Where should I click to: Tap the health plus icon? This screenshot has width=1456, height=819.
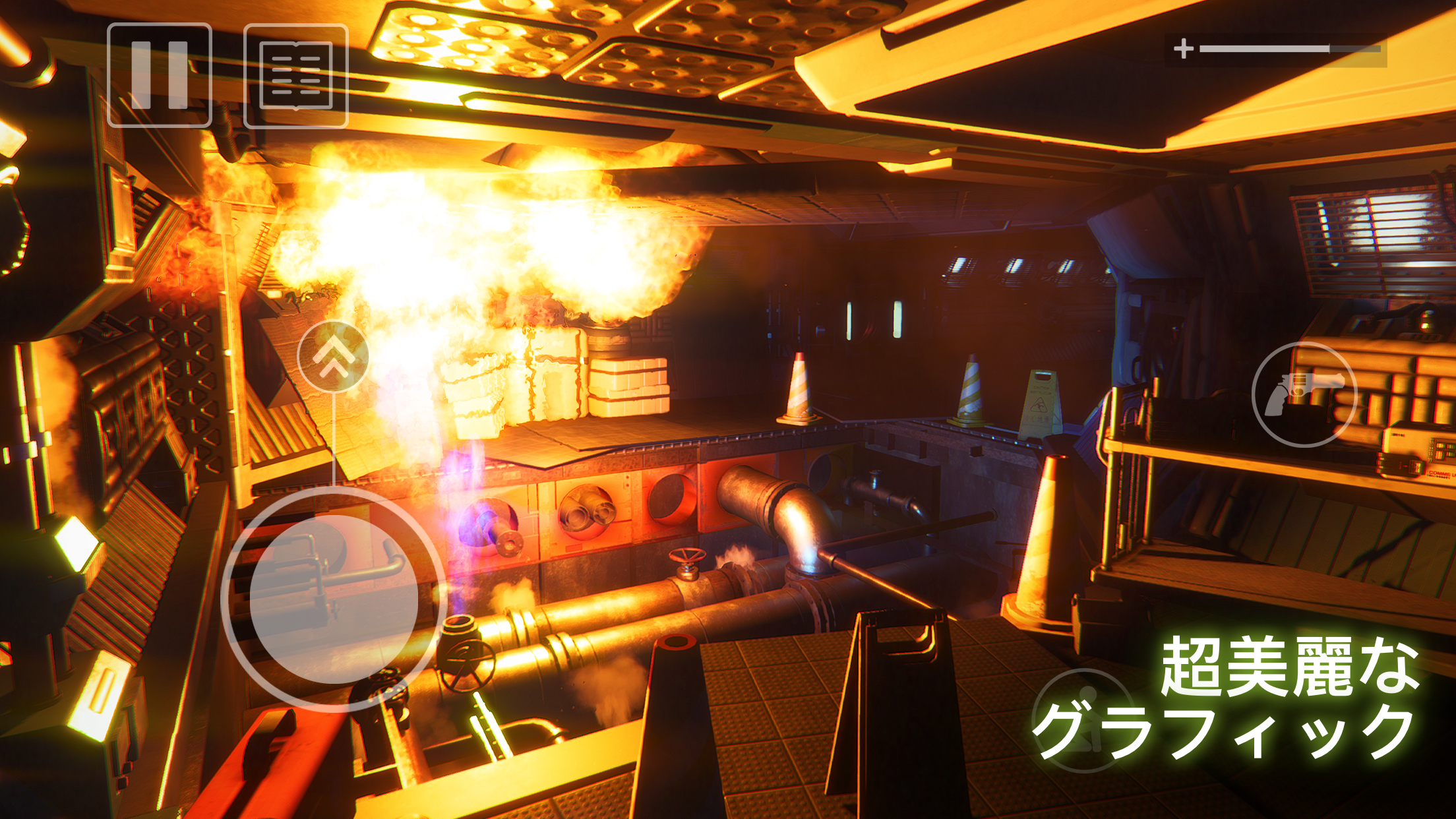(1185, 47)
